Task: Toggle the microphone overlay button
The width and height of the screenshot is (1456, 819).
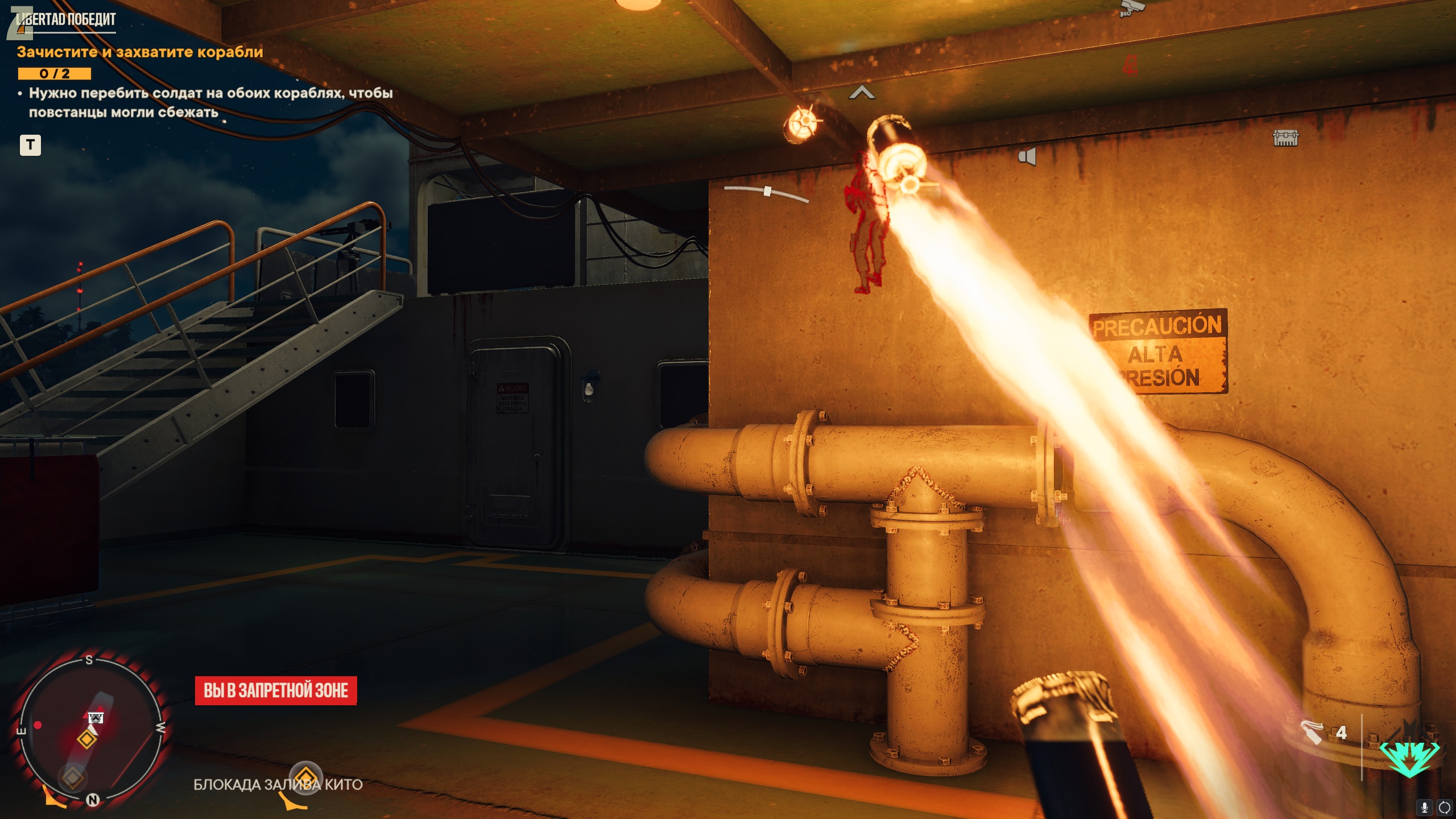Action: pyautogui.click(x=1425, y=807)
